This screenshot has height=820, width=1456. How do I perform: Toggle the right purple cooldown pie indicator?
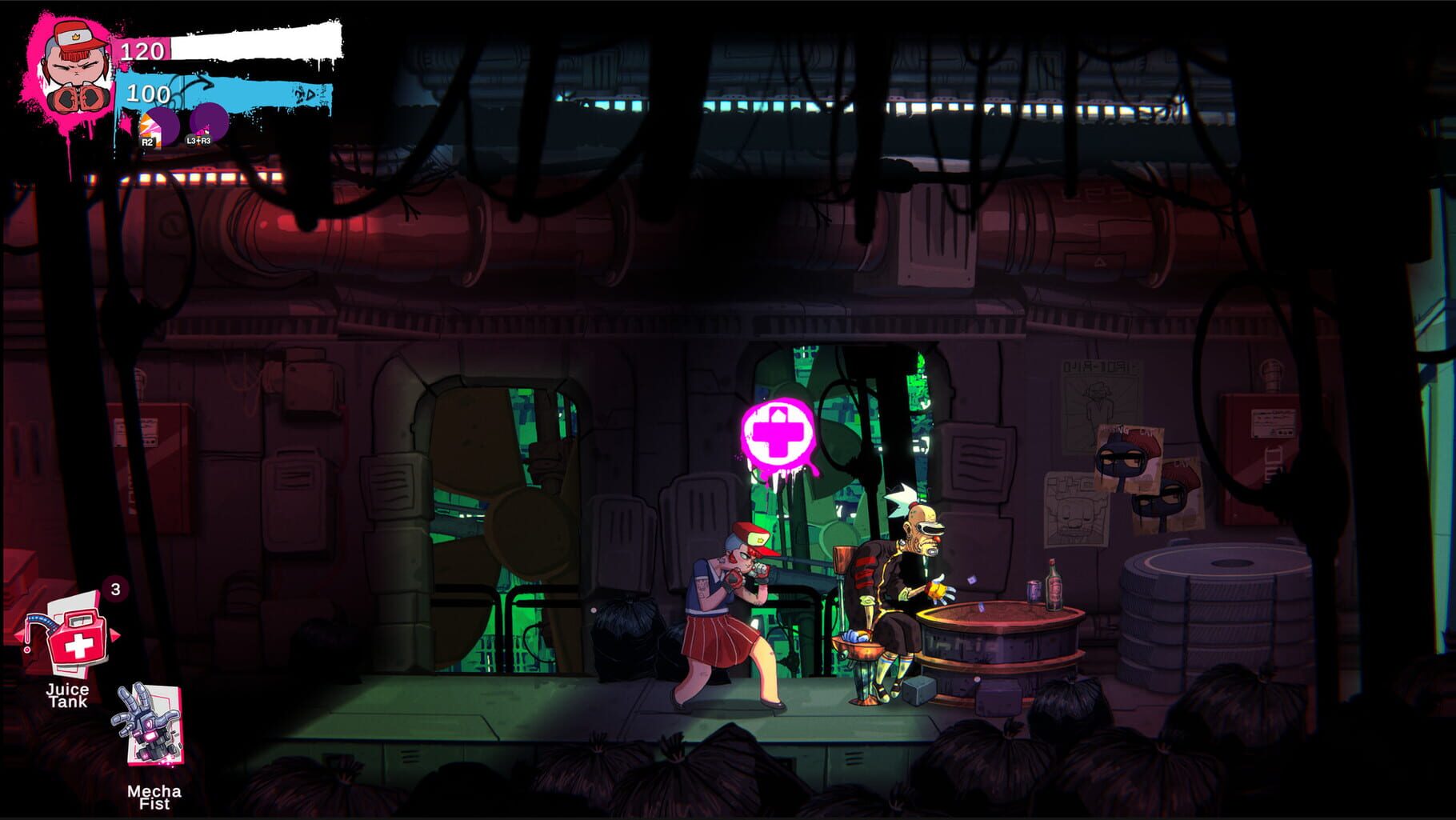pyautogui.click(x=210, y=122)
